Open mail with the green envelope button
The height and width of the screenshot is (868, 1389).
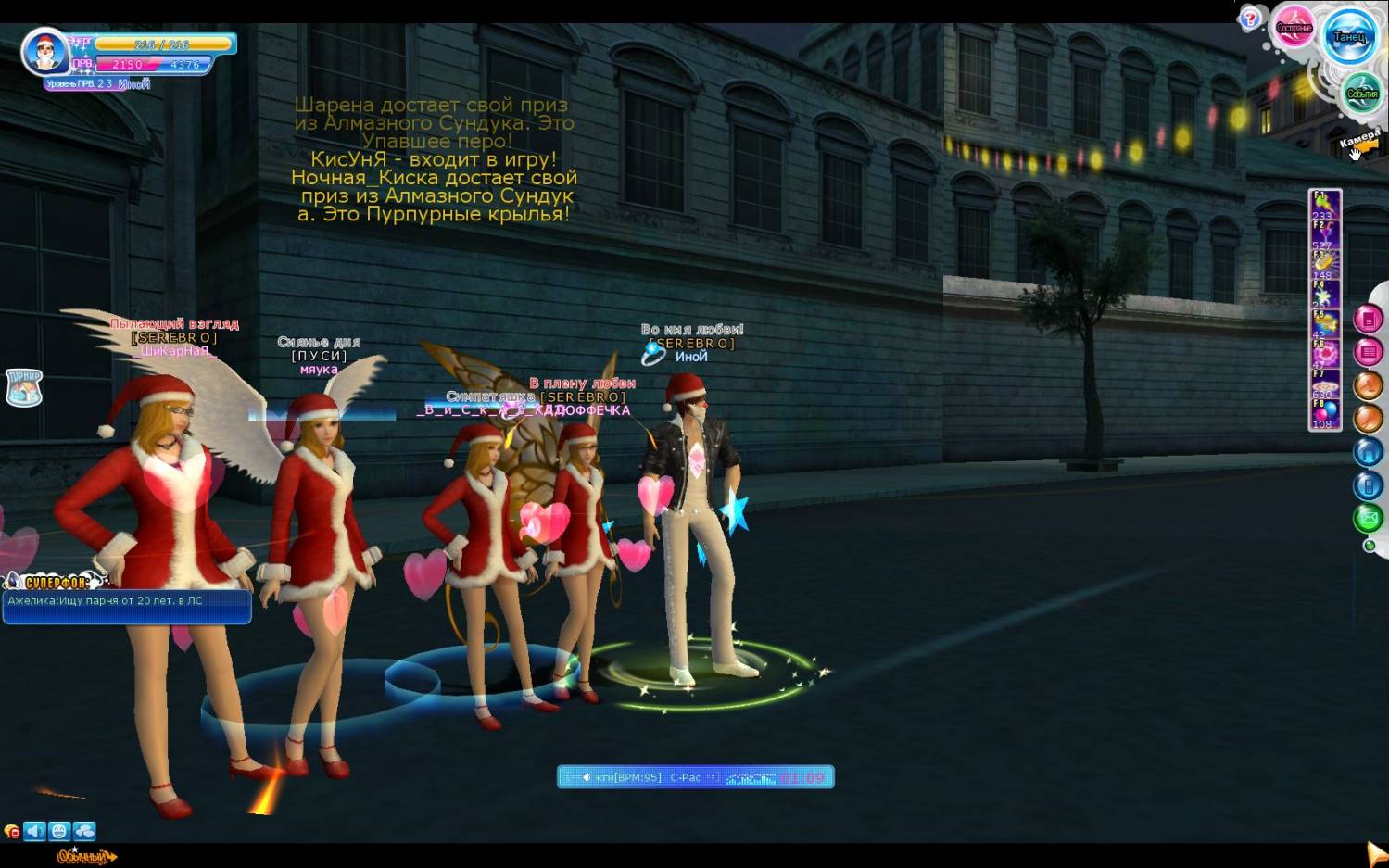(x=1369, y=518)
